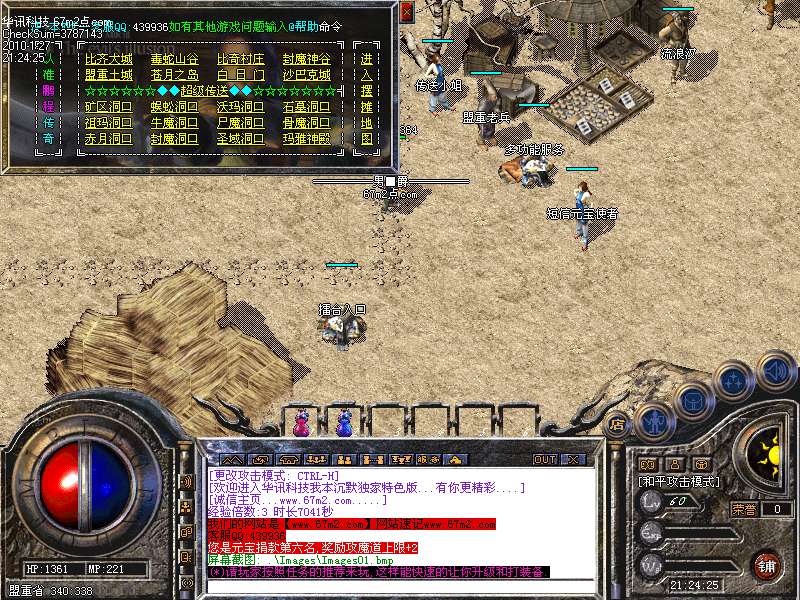This screenshot has width=800, height=600.
Task: Teleport to 盟重土城
Action: pyautogui.click(x=108, y=75)
